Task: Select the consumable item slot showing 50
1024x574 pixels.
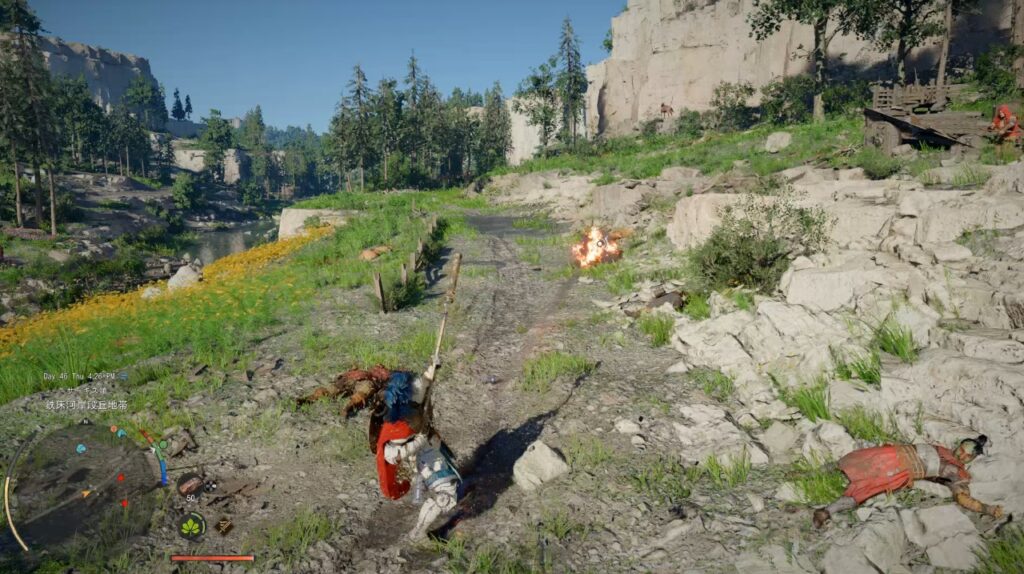Action: [190, 488]
